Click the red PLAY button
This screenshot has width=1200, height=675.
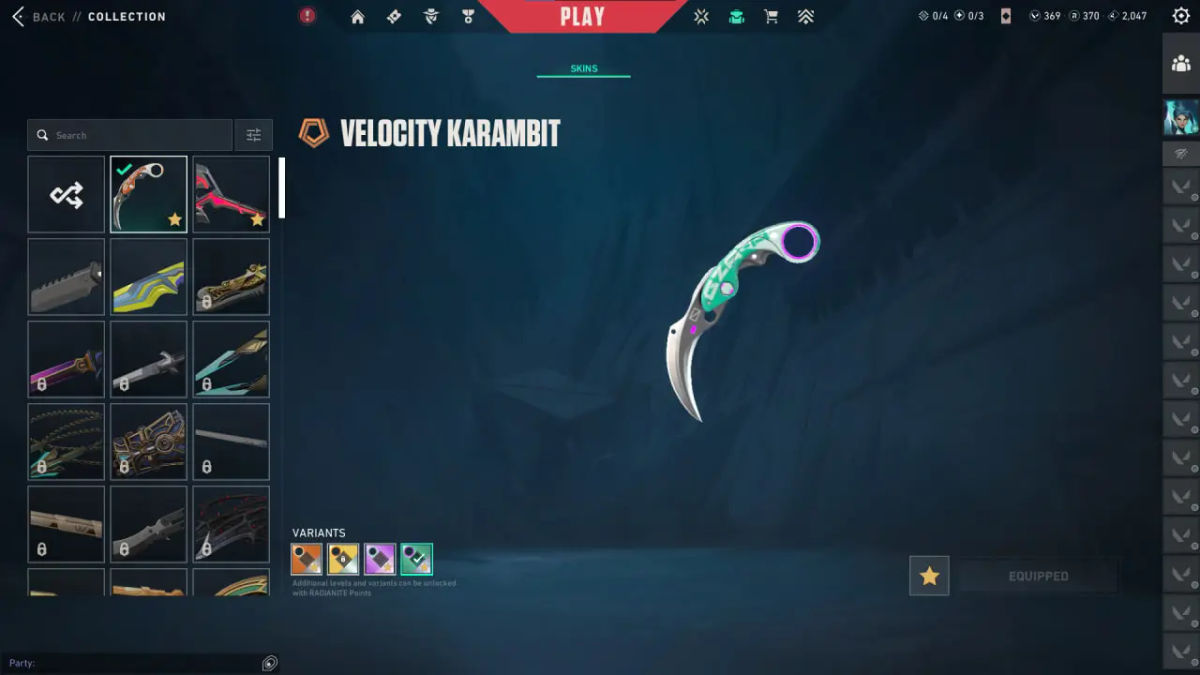point(582,17)
